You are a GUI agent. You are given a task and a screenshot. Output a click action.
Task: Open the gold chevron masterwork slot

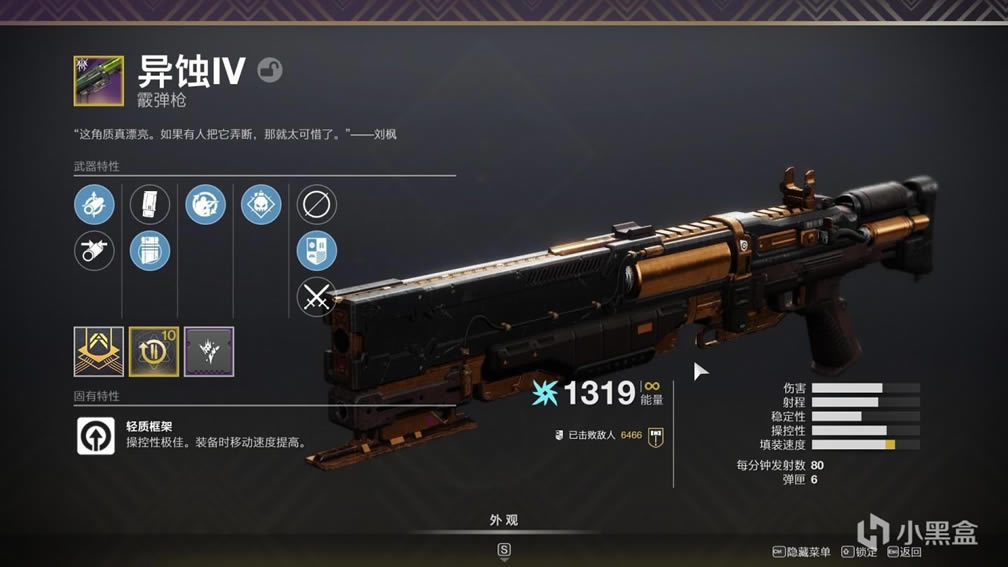(98, 352)
